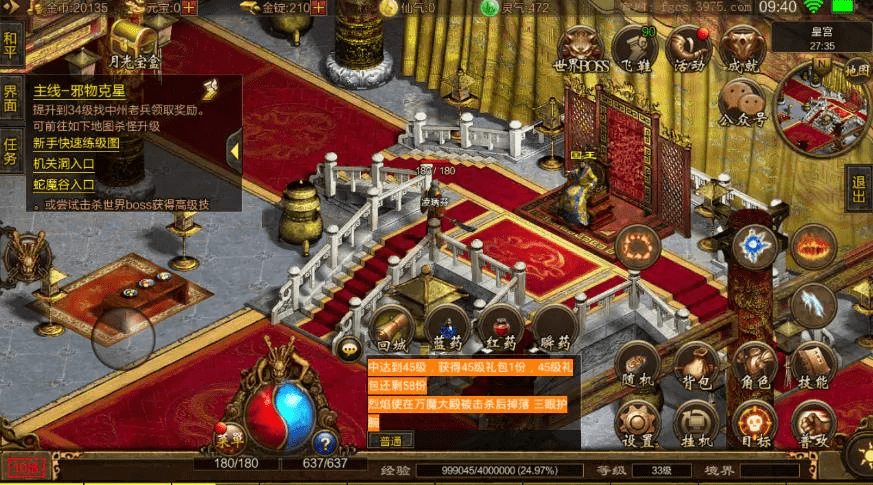Open the 飞鞋 teleport shoes icon
The width and height of the screenshot is (873, 485).
tap(634, 48)
